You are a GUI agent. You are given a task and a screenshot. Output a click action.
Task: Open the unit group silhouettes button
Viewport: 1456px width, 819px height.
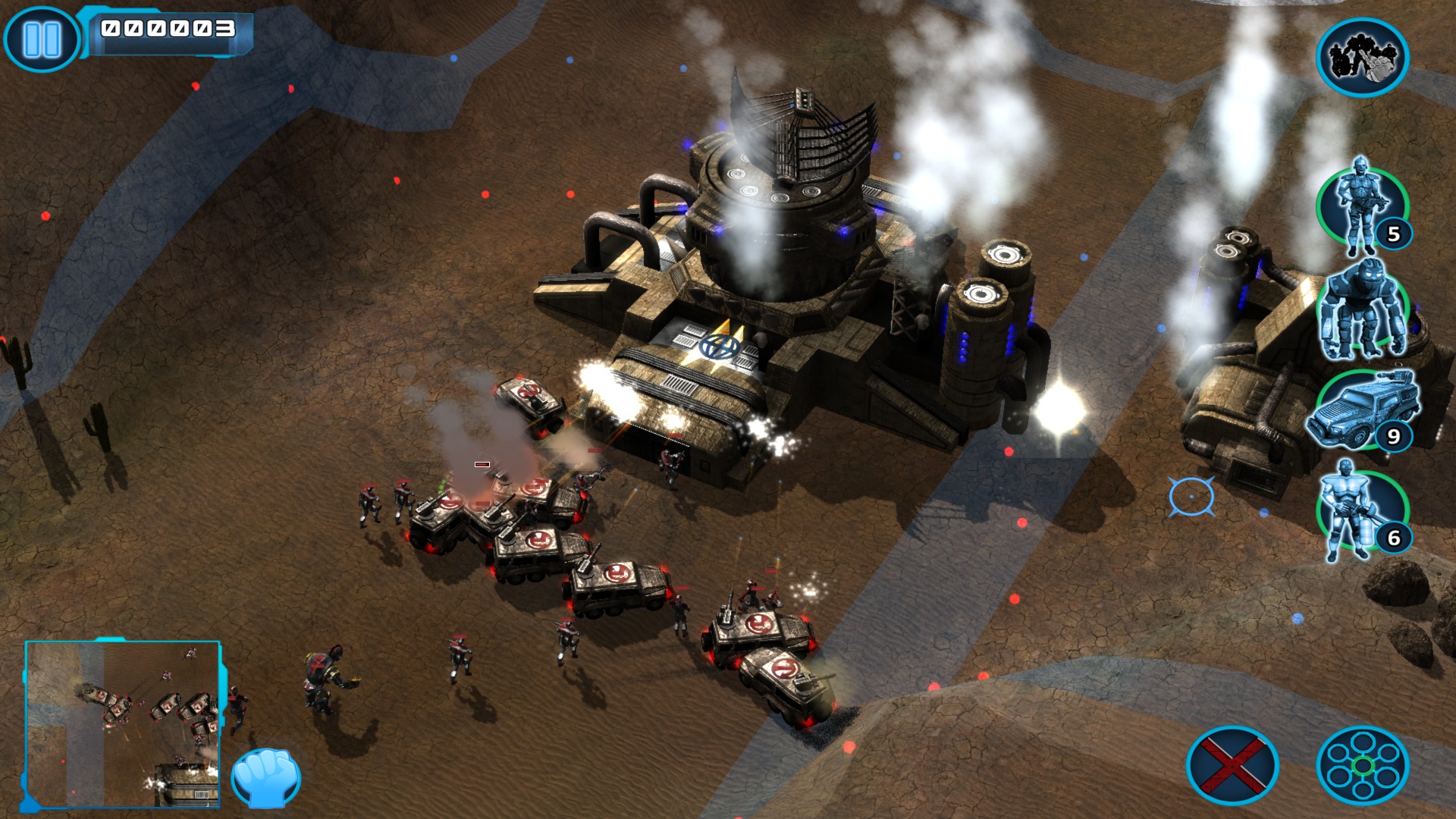click(1362, 58)
